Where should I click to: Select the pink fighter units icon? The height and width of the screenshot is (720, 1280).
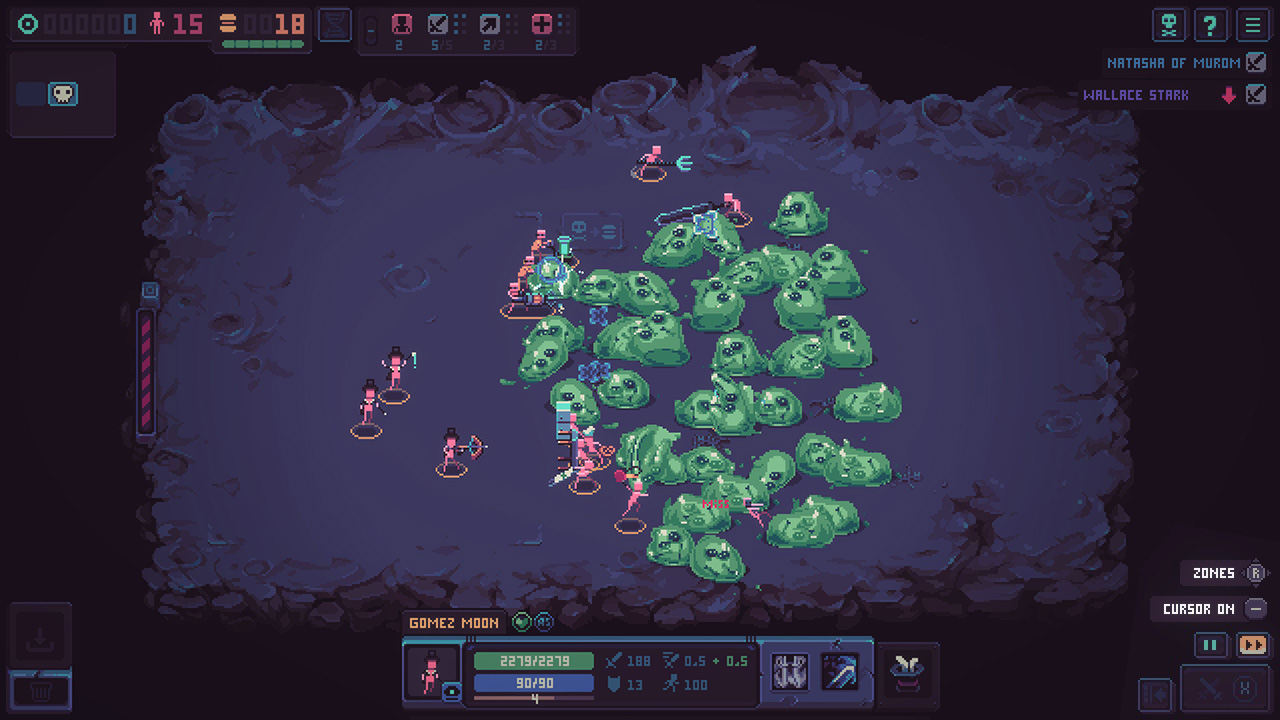point(402,24)
